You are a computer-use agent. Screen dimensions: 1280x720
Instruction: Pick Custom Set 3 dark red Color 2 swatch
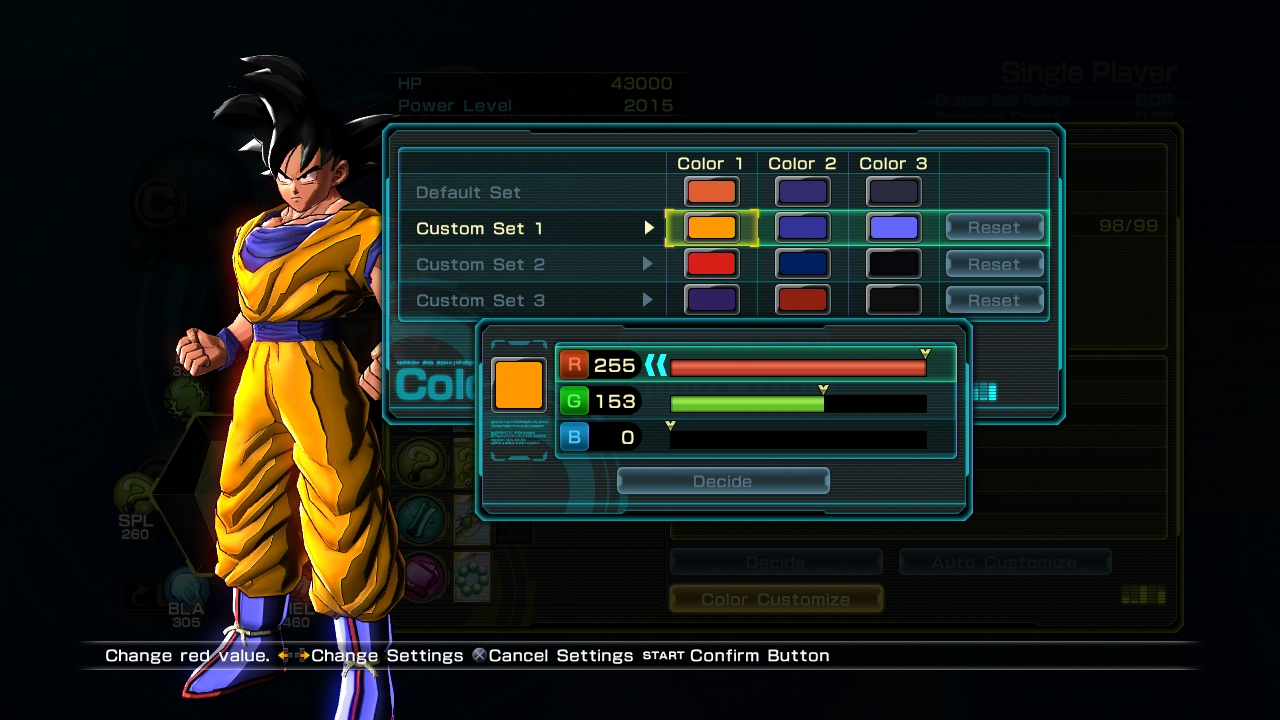click(x=802, y=300)
